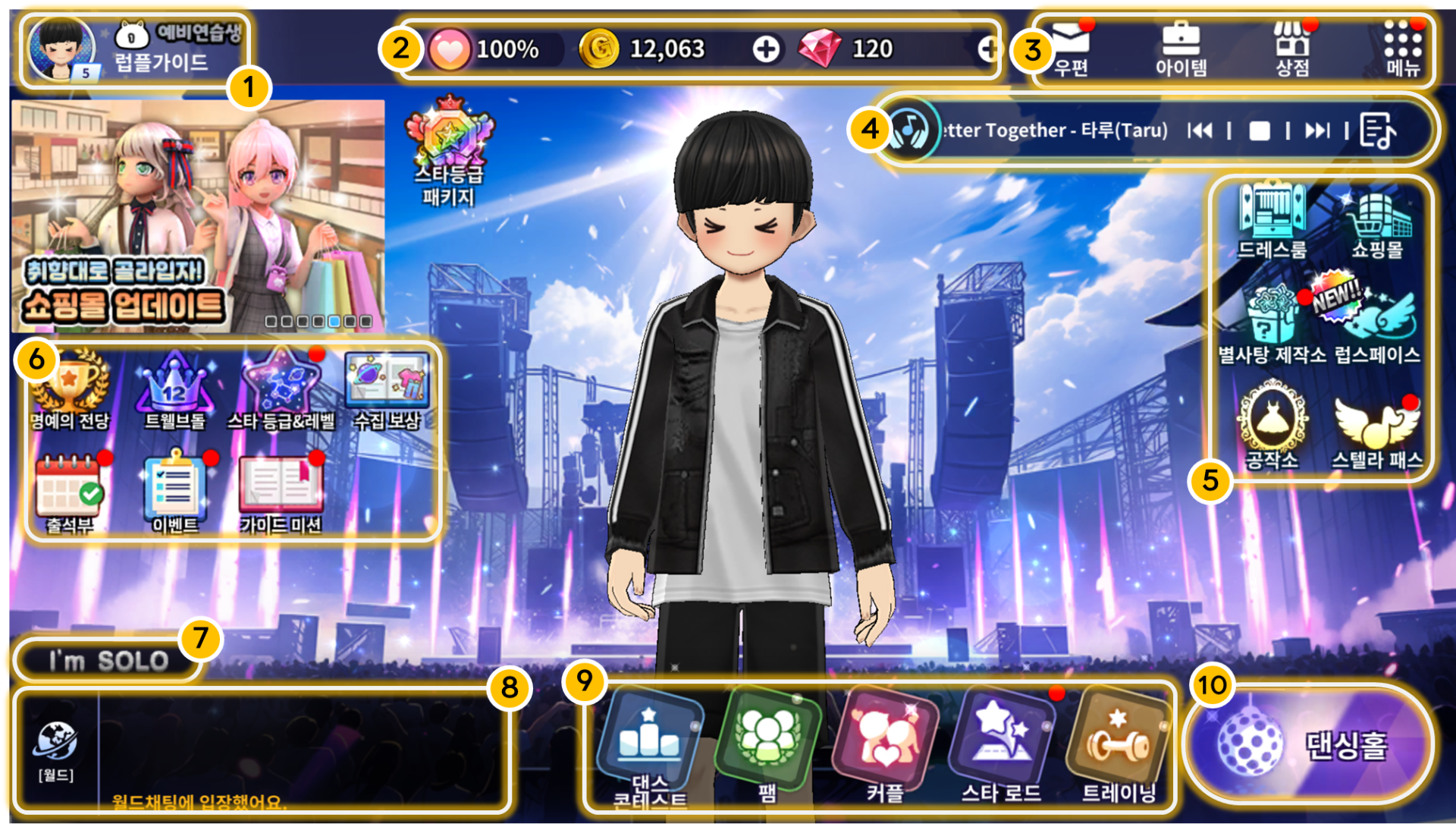This screenshot has height=827, width=1456.
Task: Open the 상점 shop
Action: click(1292, 47)
